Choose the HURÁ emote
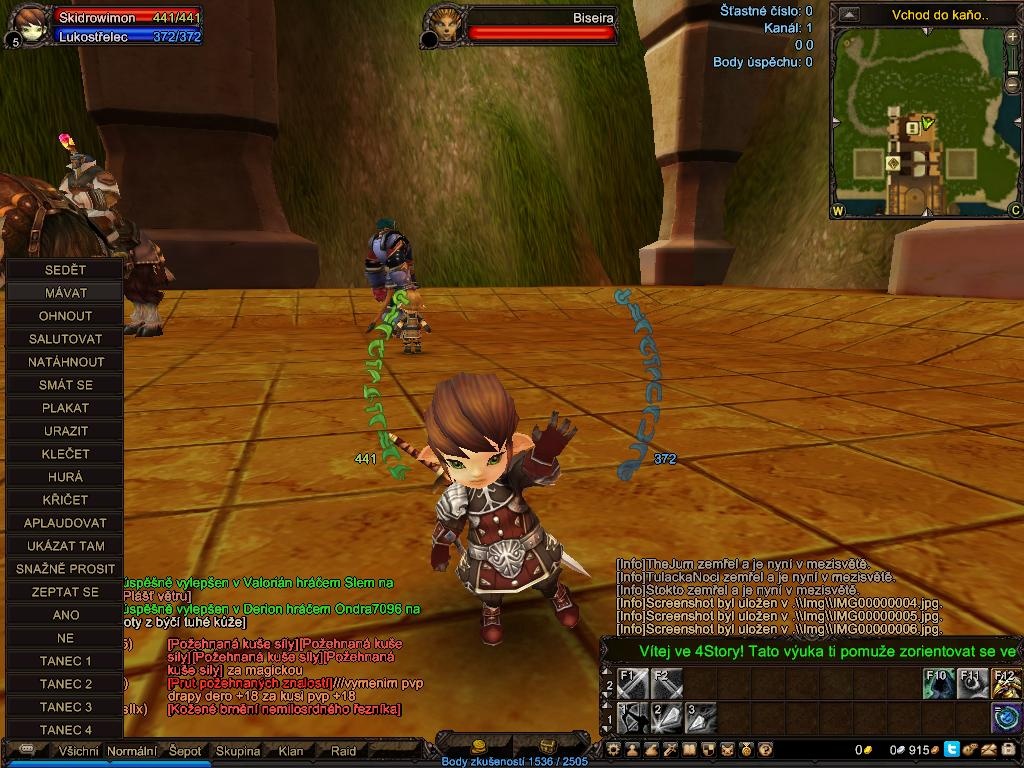1024x768 pixels. coord(65,477)
